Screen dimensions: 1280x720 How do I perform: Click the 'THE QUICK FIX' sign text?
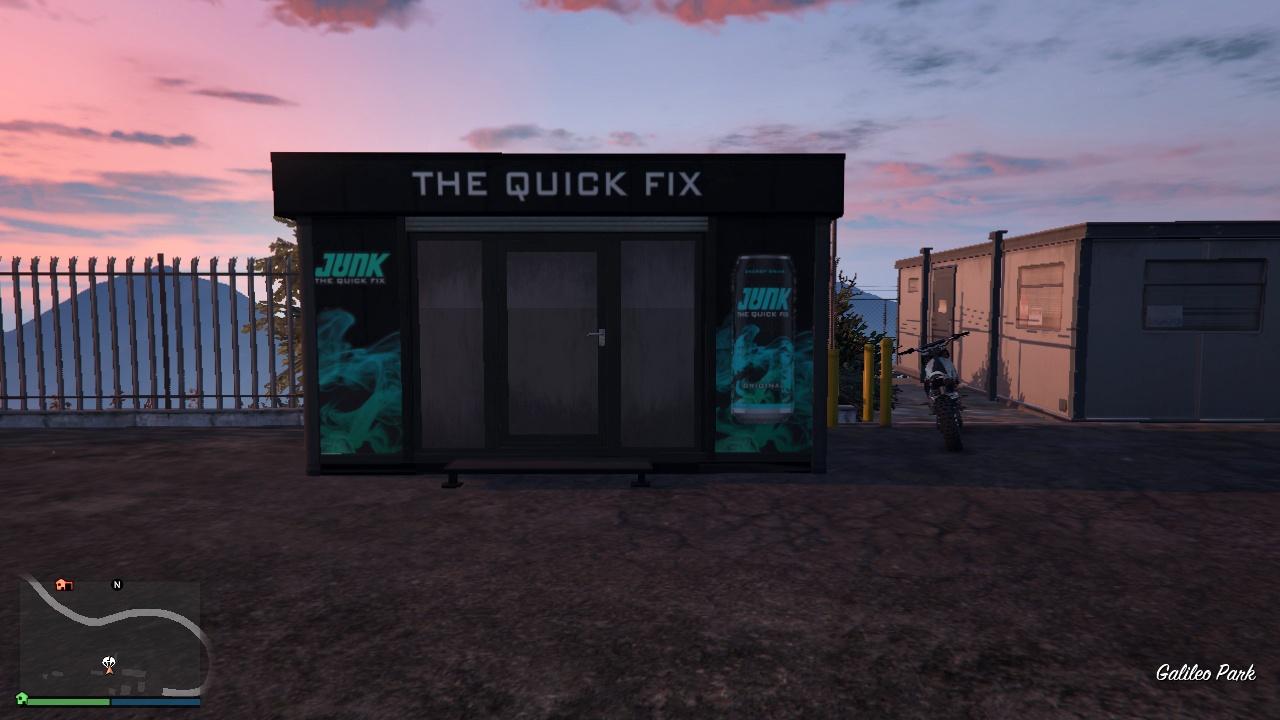click(x=556, y=184)
